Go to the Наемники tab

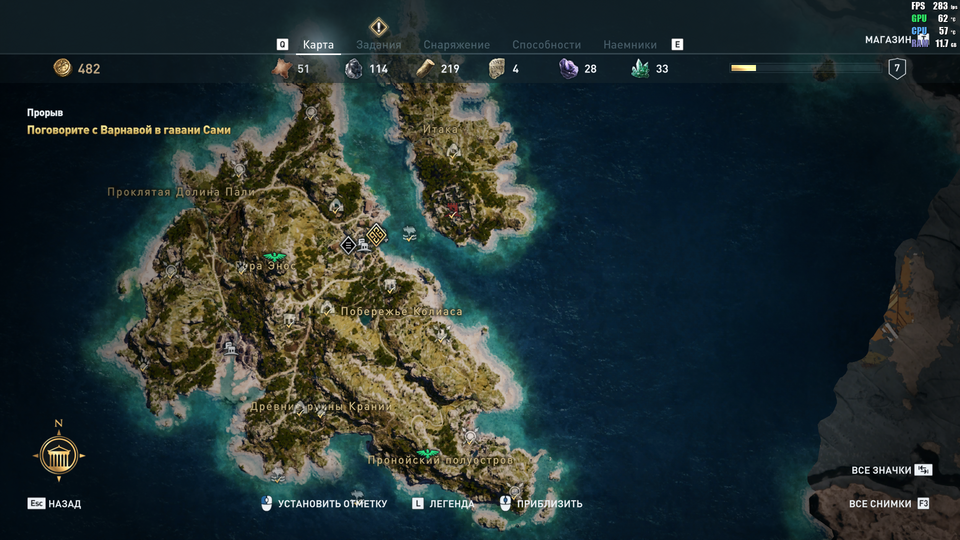630,45
